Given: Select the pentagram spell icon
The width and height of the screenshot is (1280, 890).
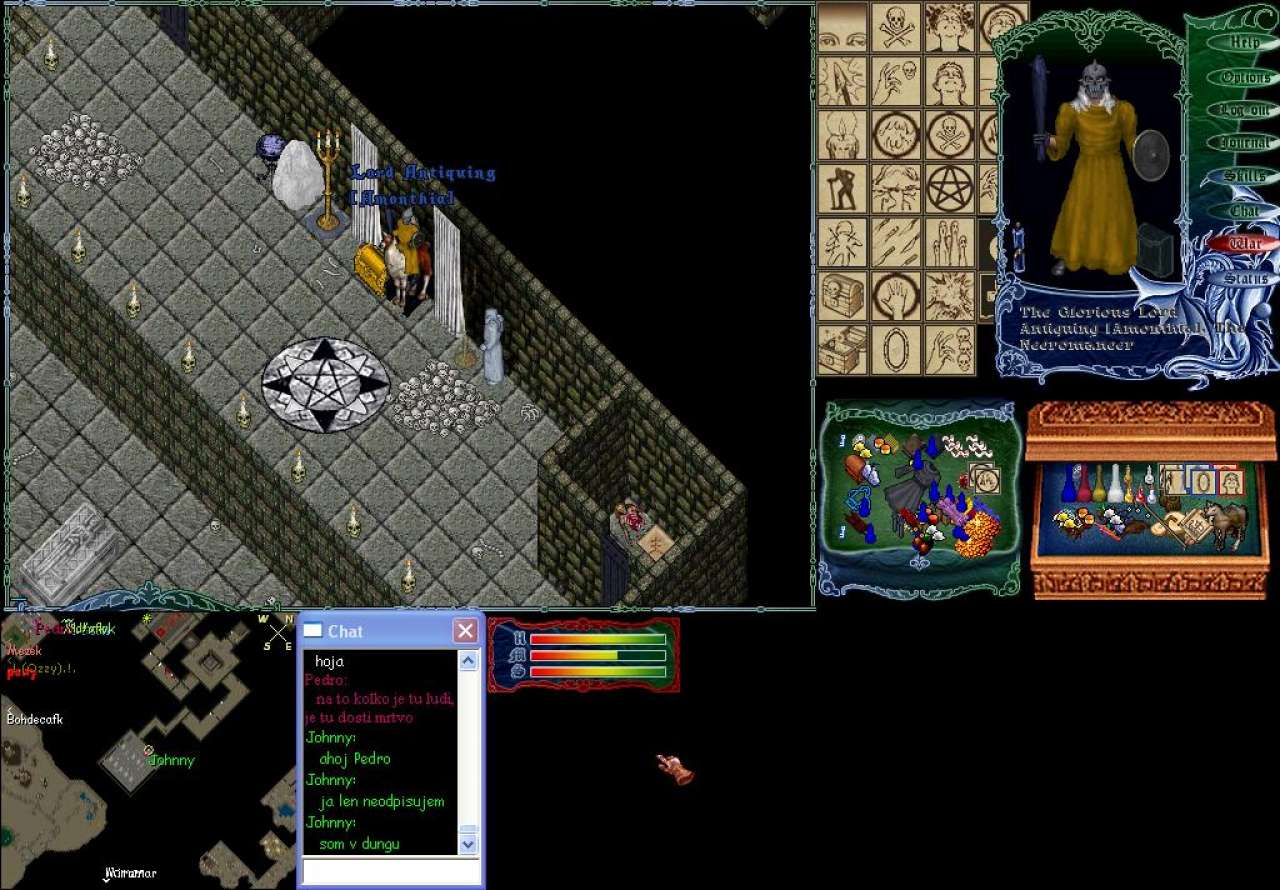Looking at the screenshot, I should (949, 189).
